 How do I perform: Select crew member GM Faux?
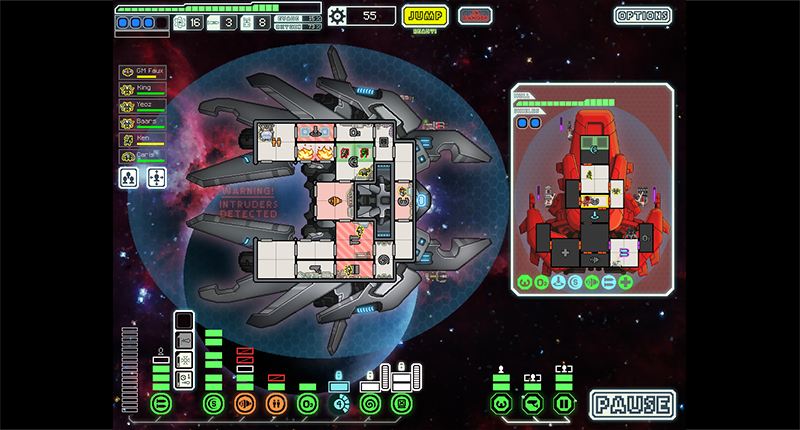pyautogui.click(x=142, y=72)
